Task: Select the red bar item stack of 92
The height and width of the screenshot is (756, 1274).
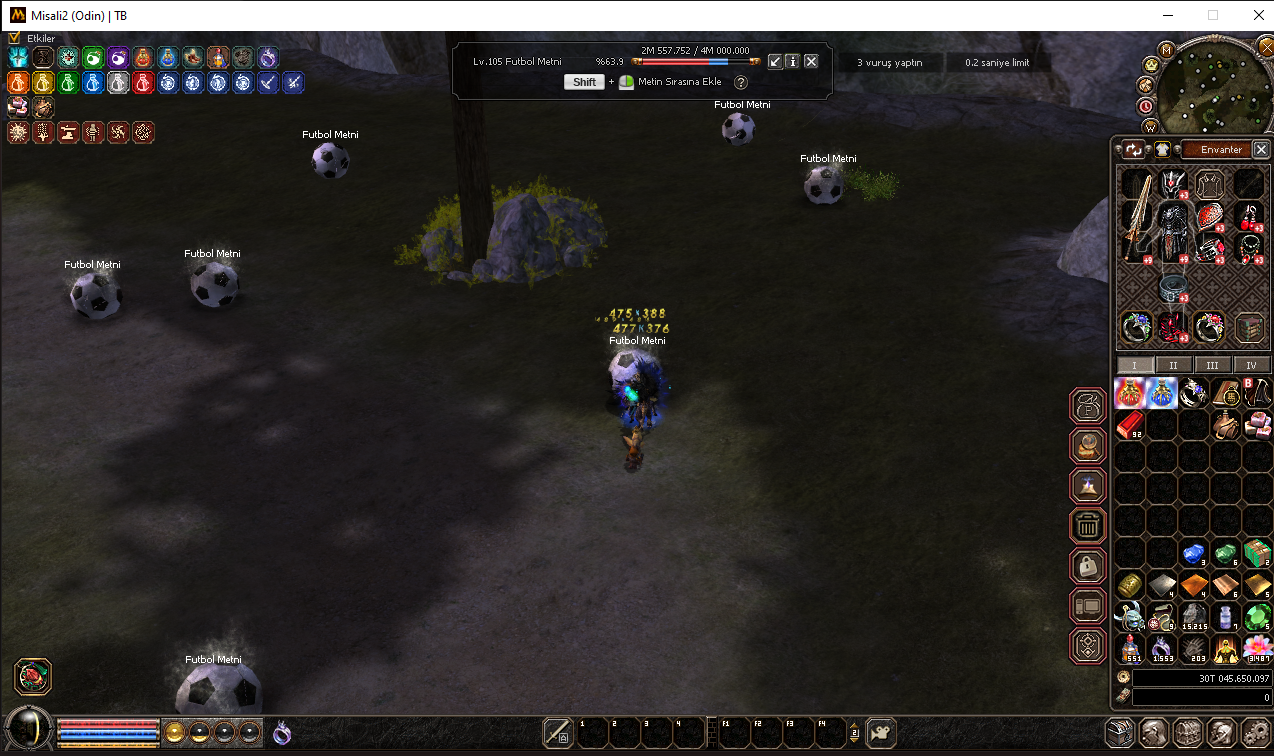Action: click(1129, 426)
